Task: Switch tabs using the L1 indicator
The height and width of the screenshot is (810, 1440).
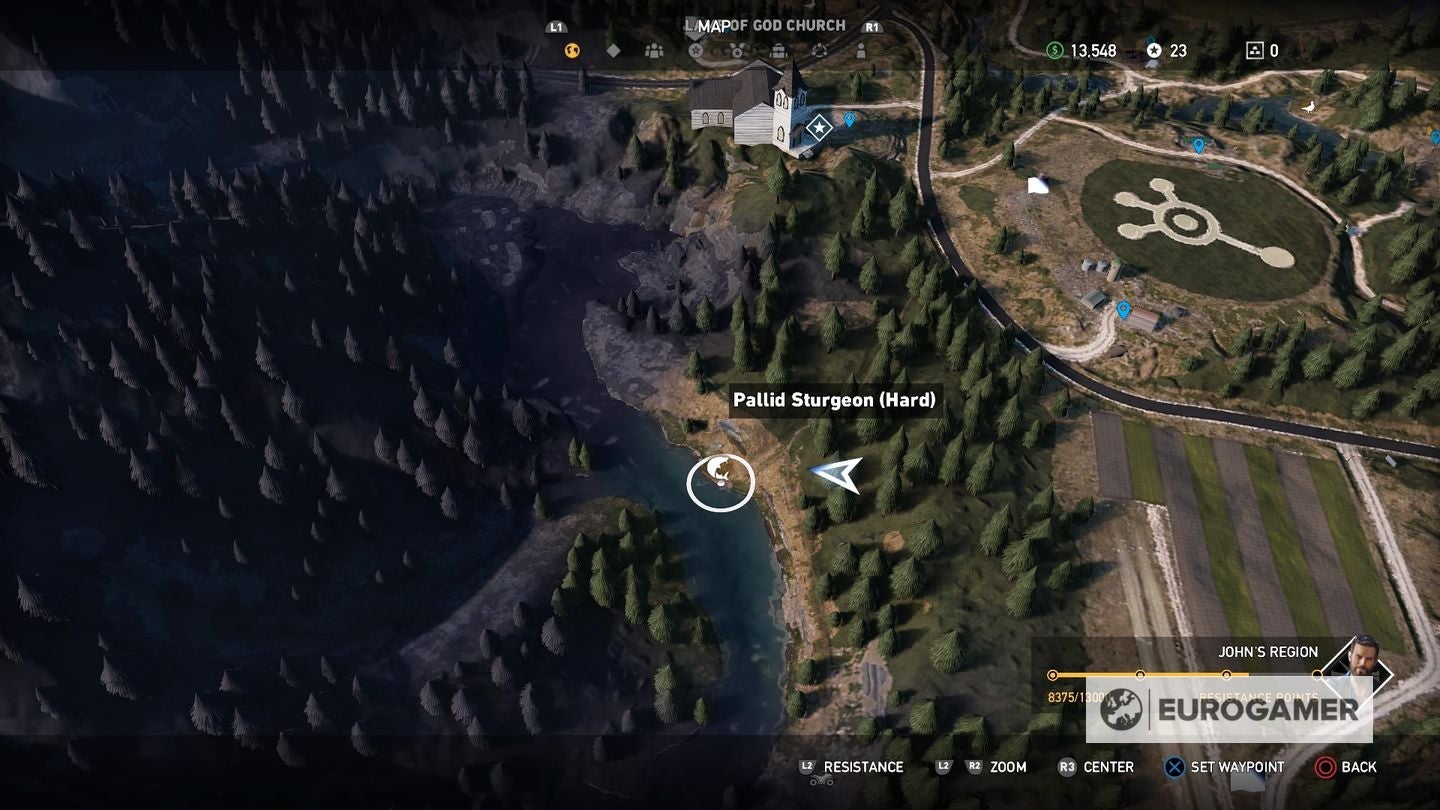Action: (556, 27)
